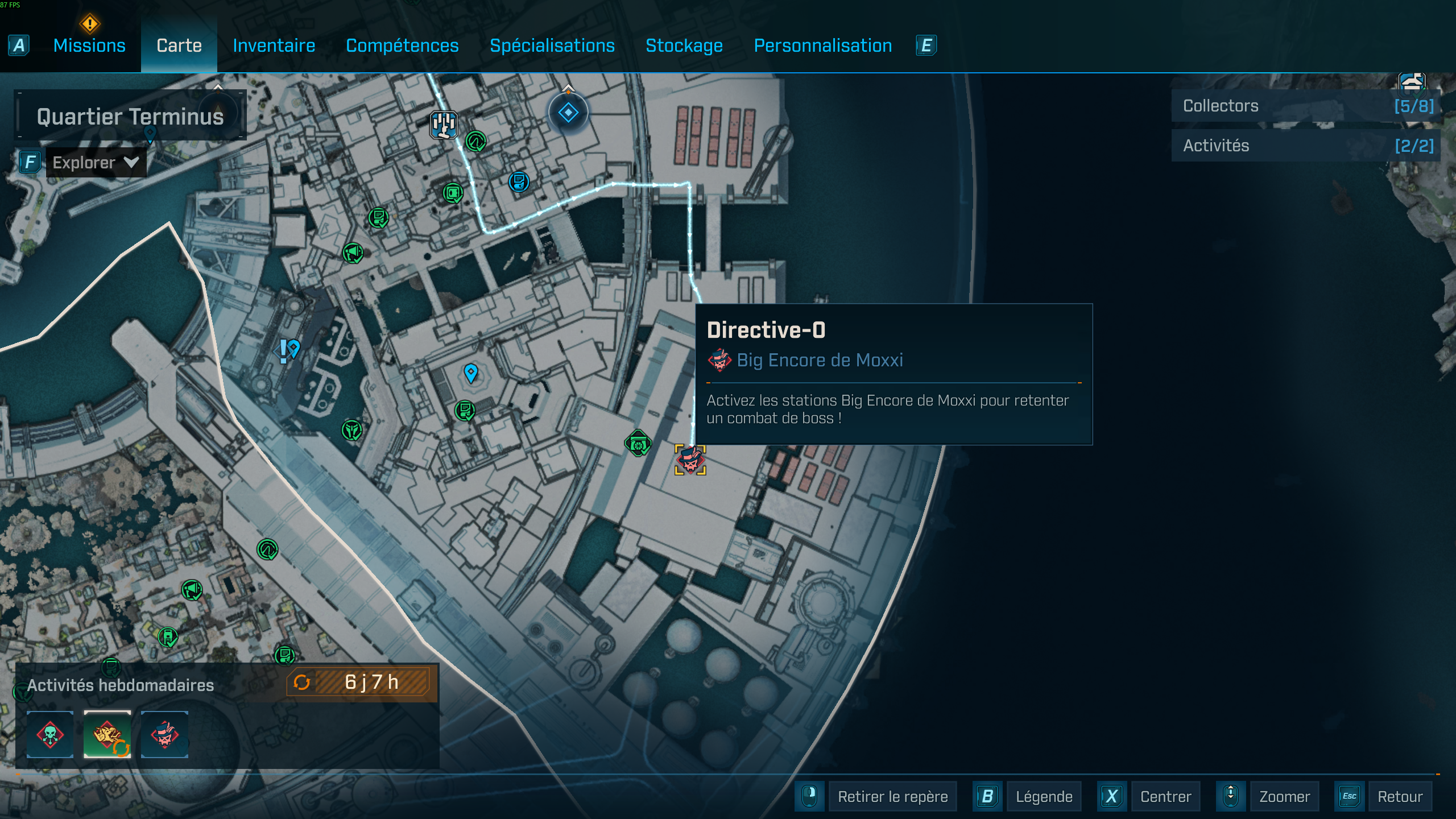The height and width of the screenshot is (819, 1456).
Task: Open the Stockage tab
Action: pyautogui.click(x=684, y=45)
